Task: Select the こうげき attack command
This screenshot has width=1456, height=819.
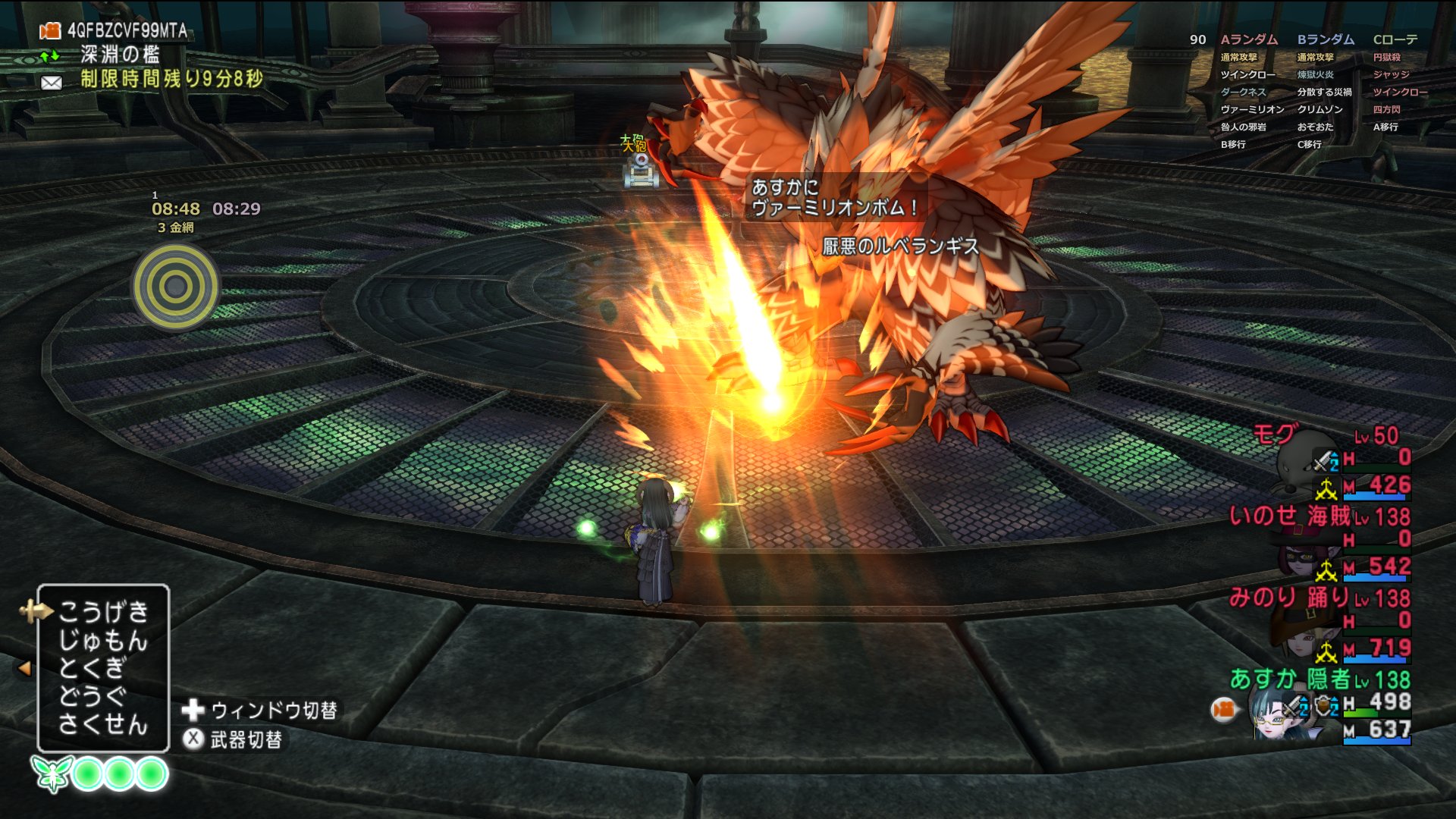Action: (x=103, y=611)
